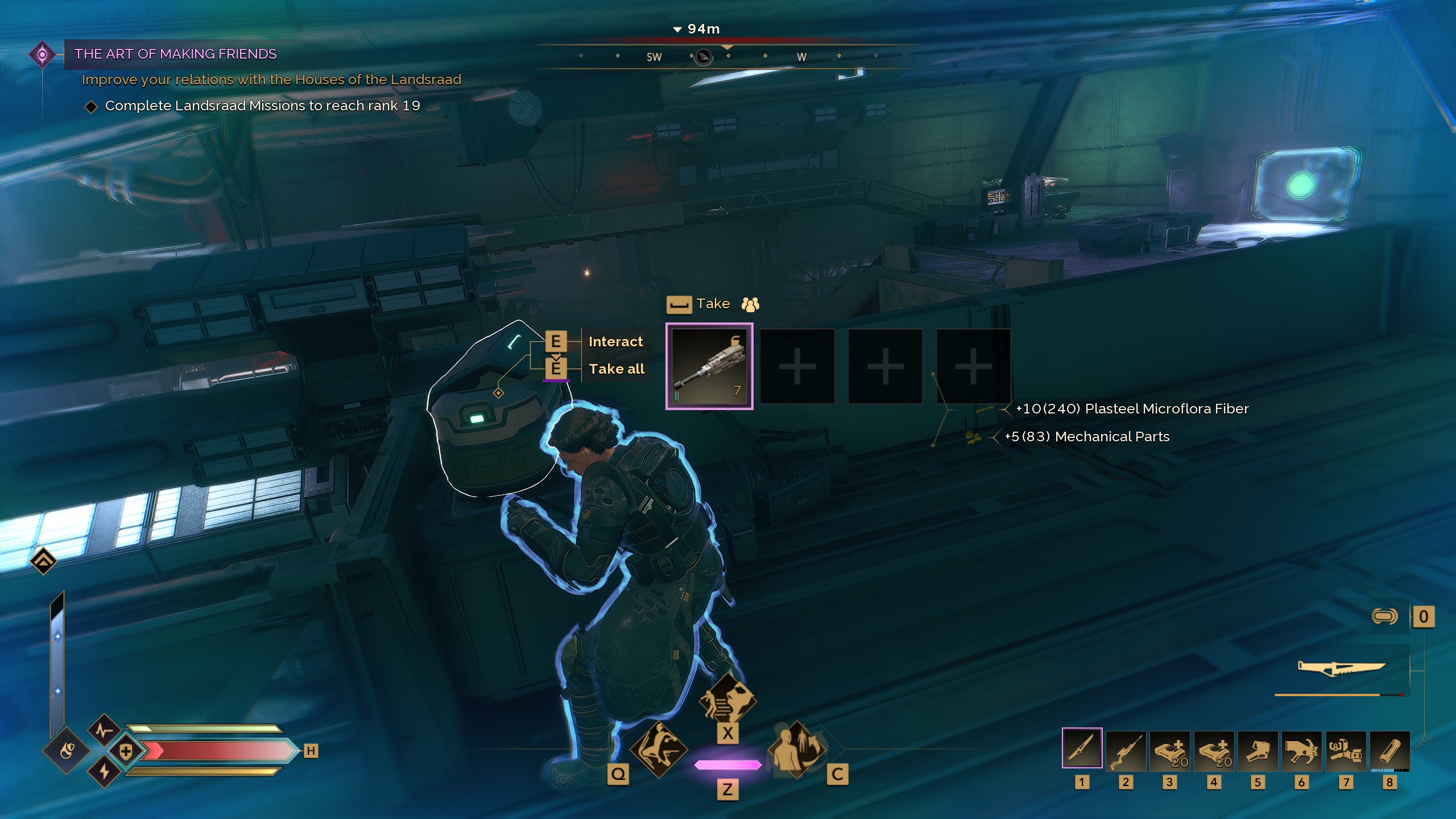Click the compass marker on the heading bar
Image resolution: width=1456 pixels, height=819 pixels.
(704, 57)
